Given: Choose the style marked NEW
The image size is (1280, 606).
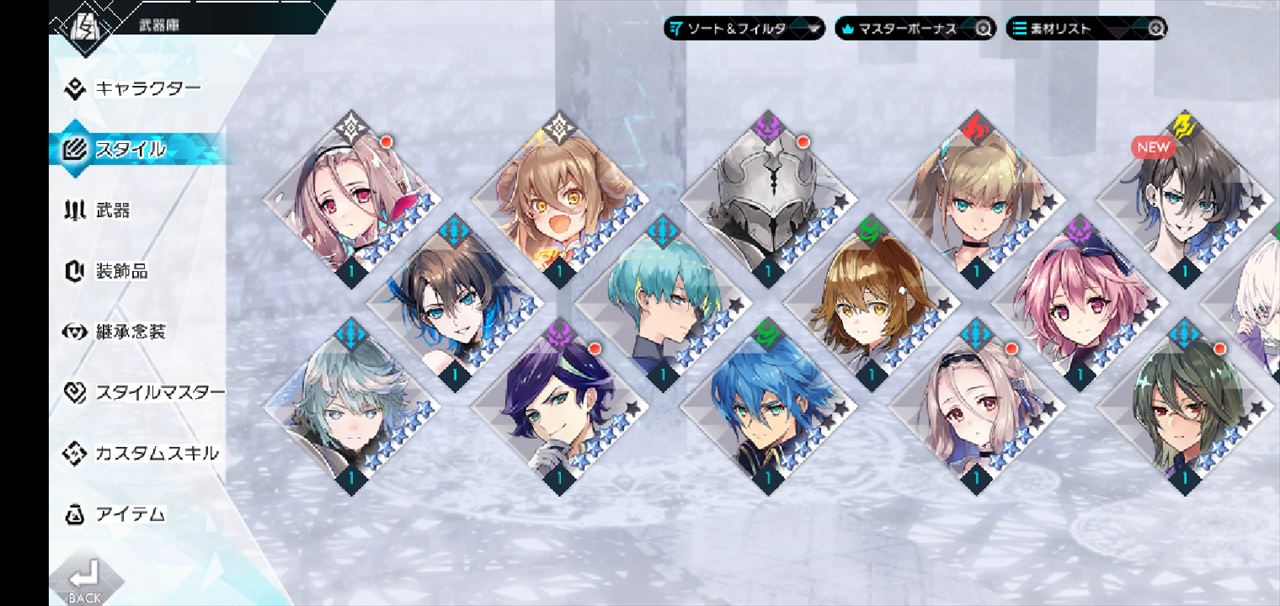Looking at the screenshot, I should (1183, 203).
